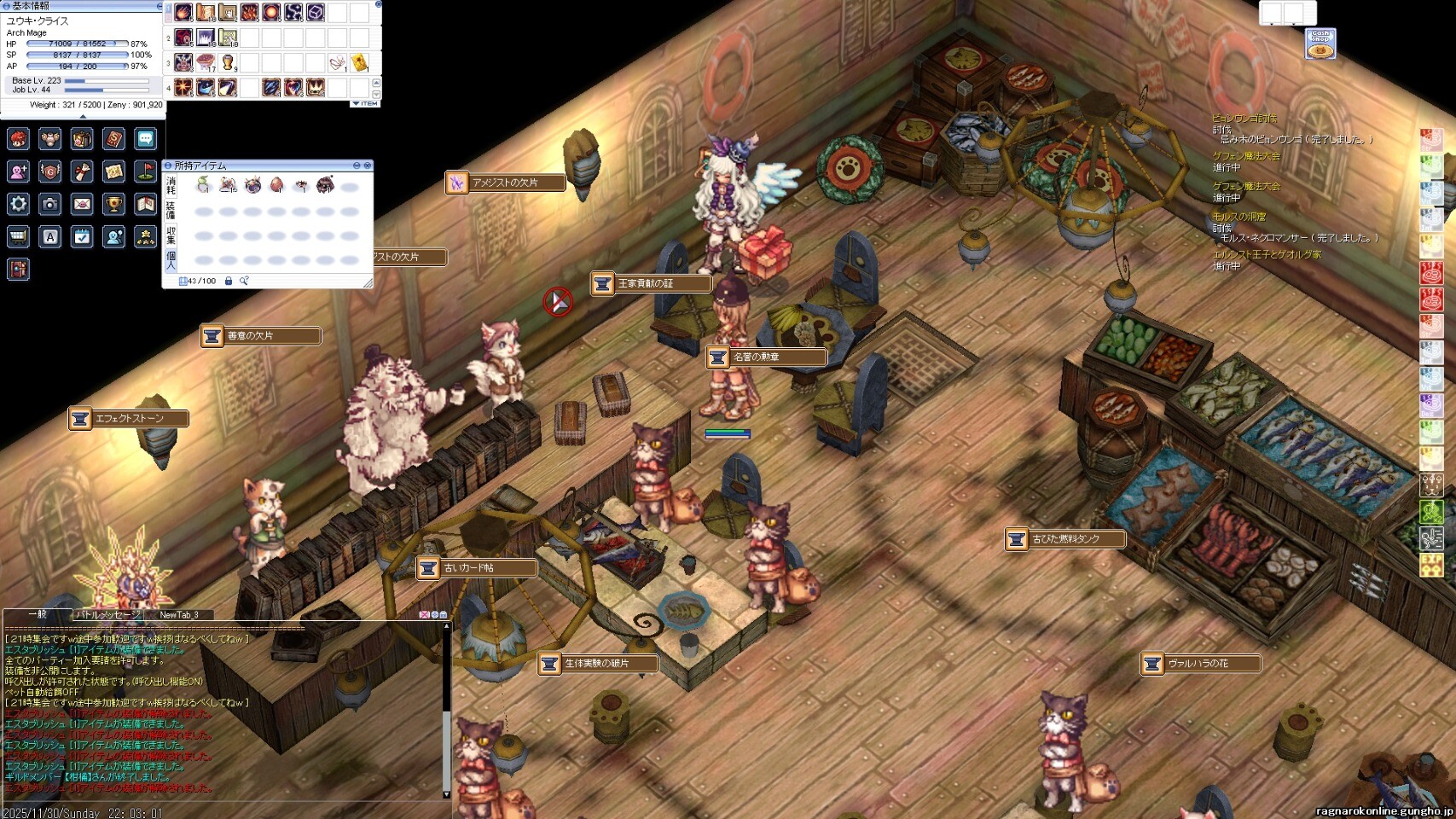This screenshot has width=1456, height=819.
Task: Use the goblet item in hotbar
Action: pyautogui.click(x=228, y=62)
